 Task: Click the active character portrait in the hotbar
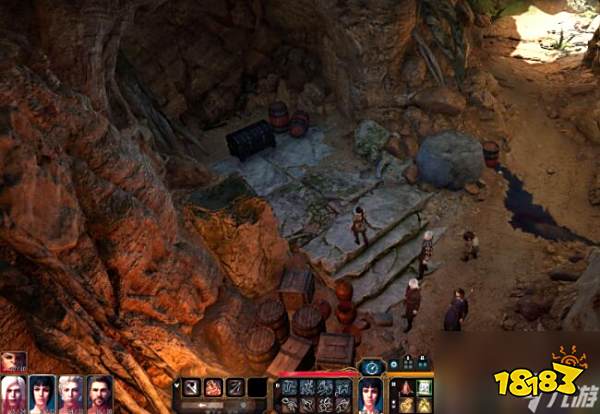pyautogui.click(x=371, y=393)
